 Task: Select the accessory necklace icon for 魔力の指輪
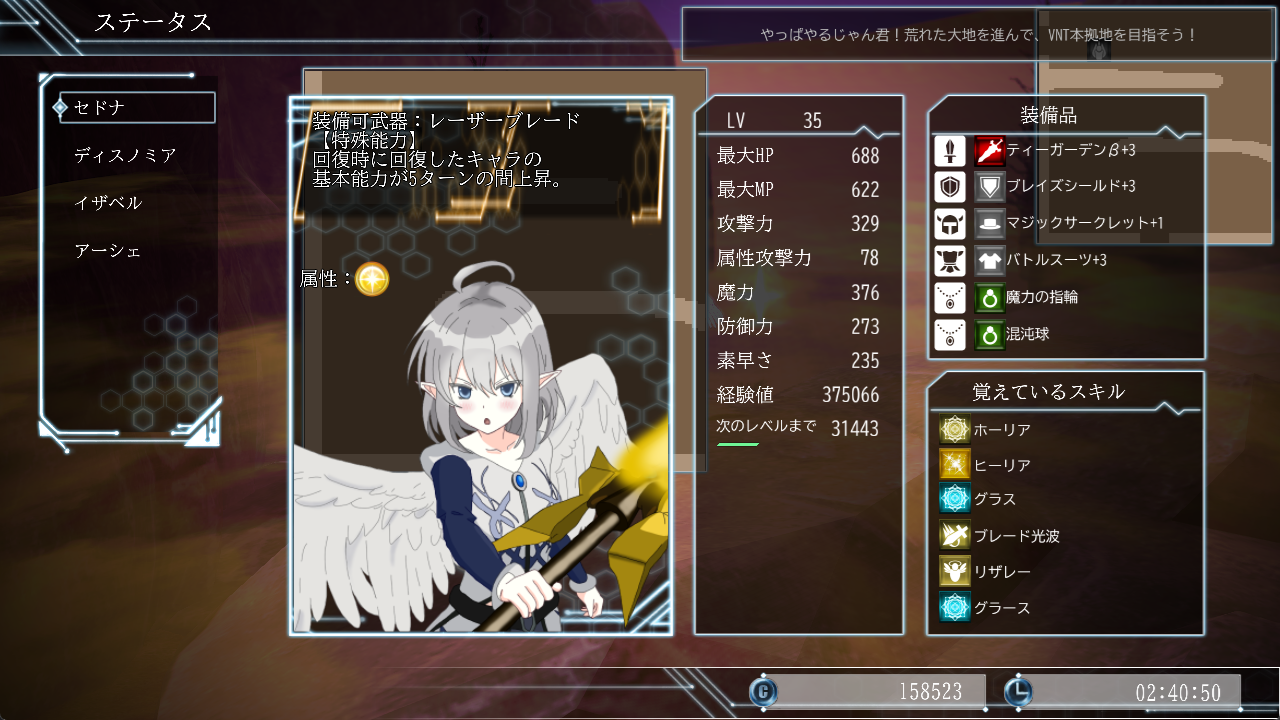[x=949, y=297]
